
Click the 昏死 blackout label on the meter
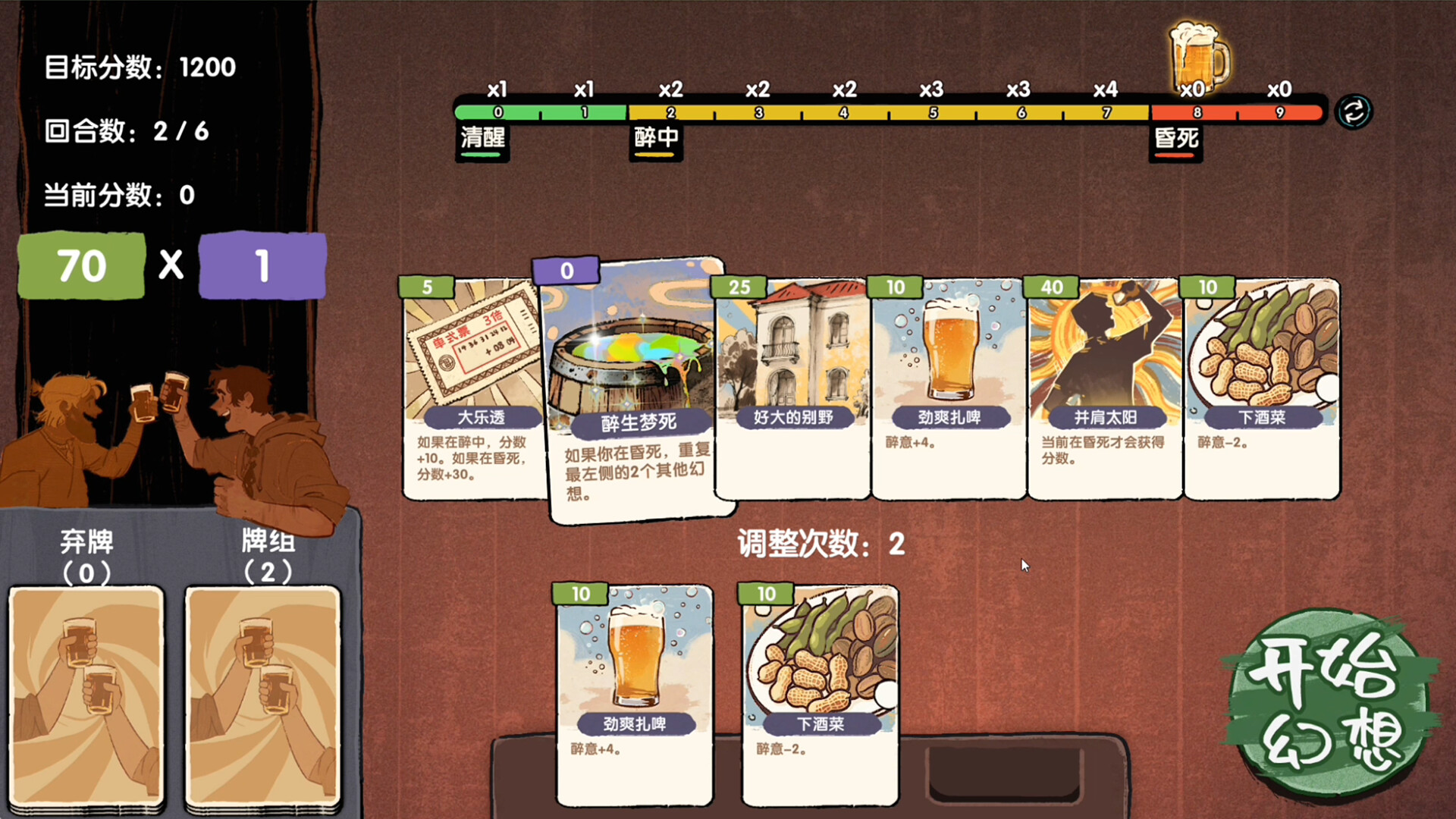point(1175,140)
